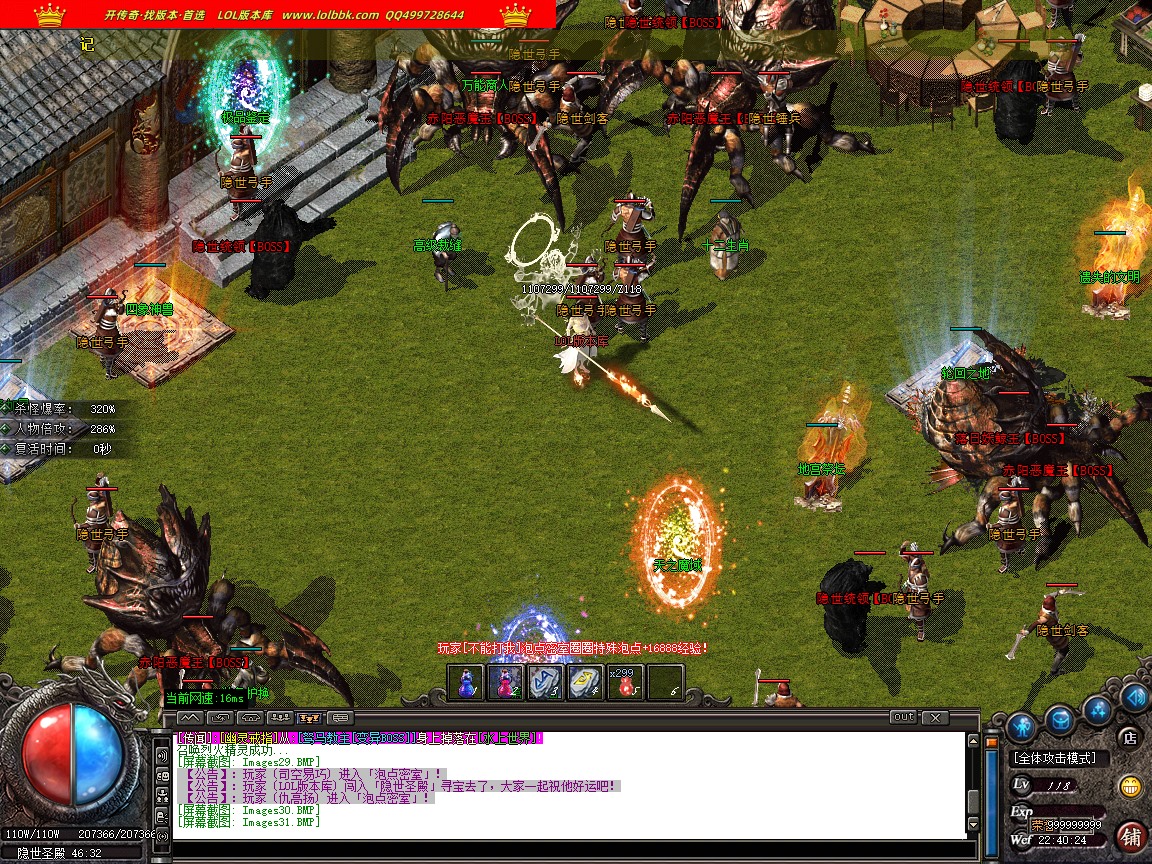
Task: Select the yellow rune stone in slot 4
Action: pos(585,682)
